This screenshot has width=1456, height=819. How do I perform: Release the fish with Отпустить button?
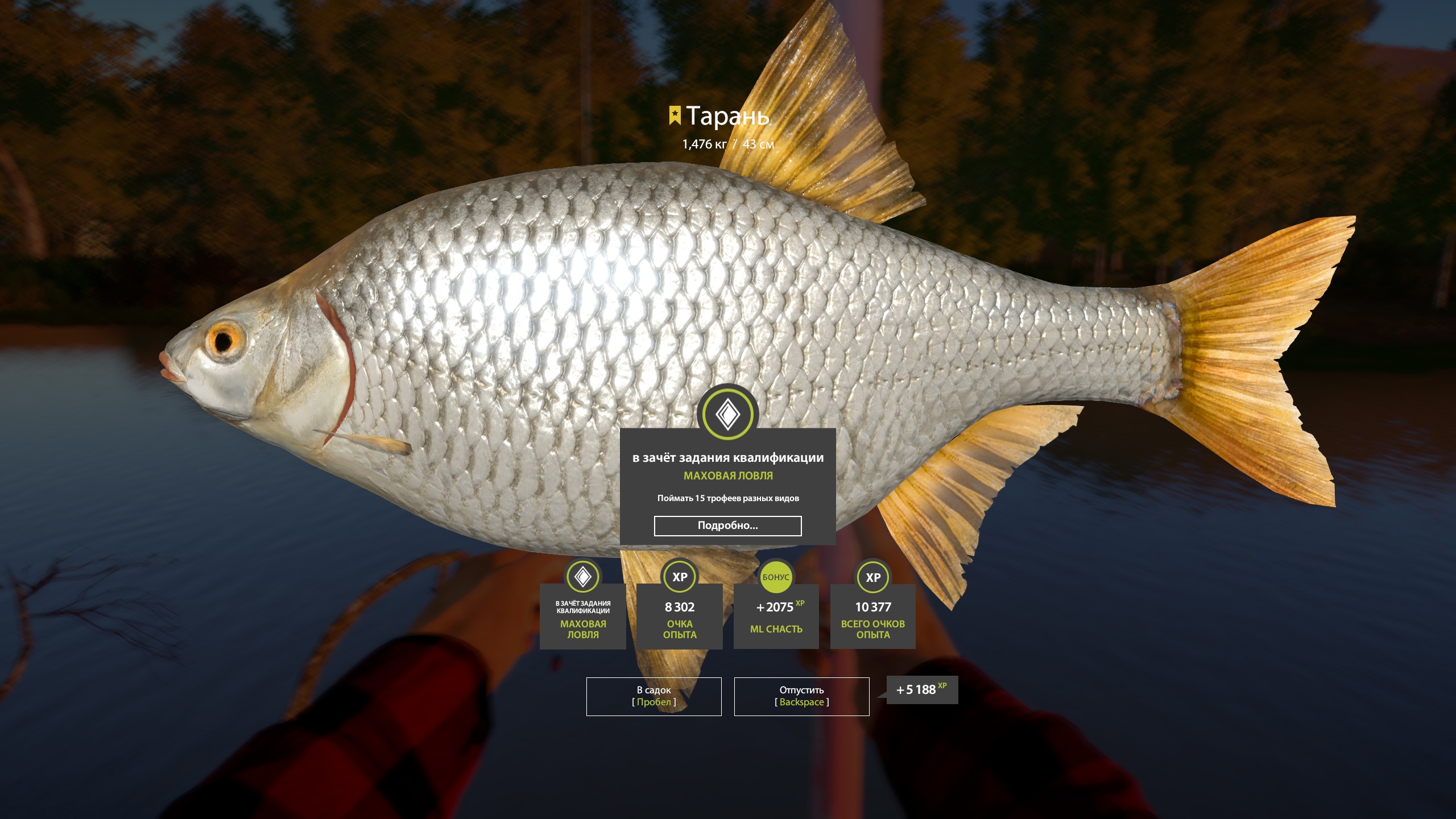(x=801, y=696)
